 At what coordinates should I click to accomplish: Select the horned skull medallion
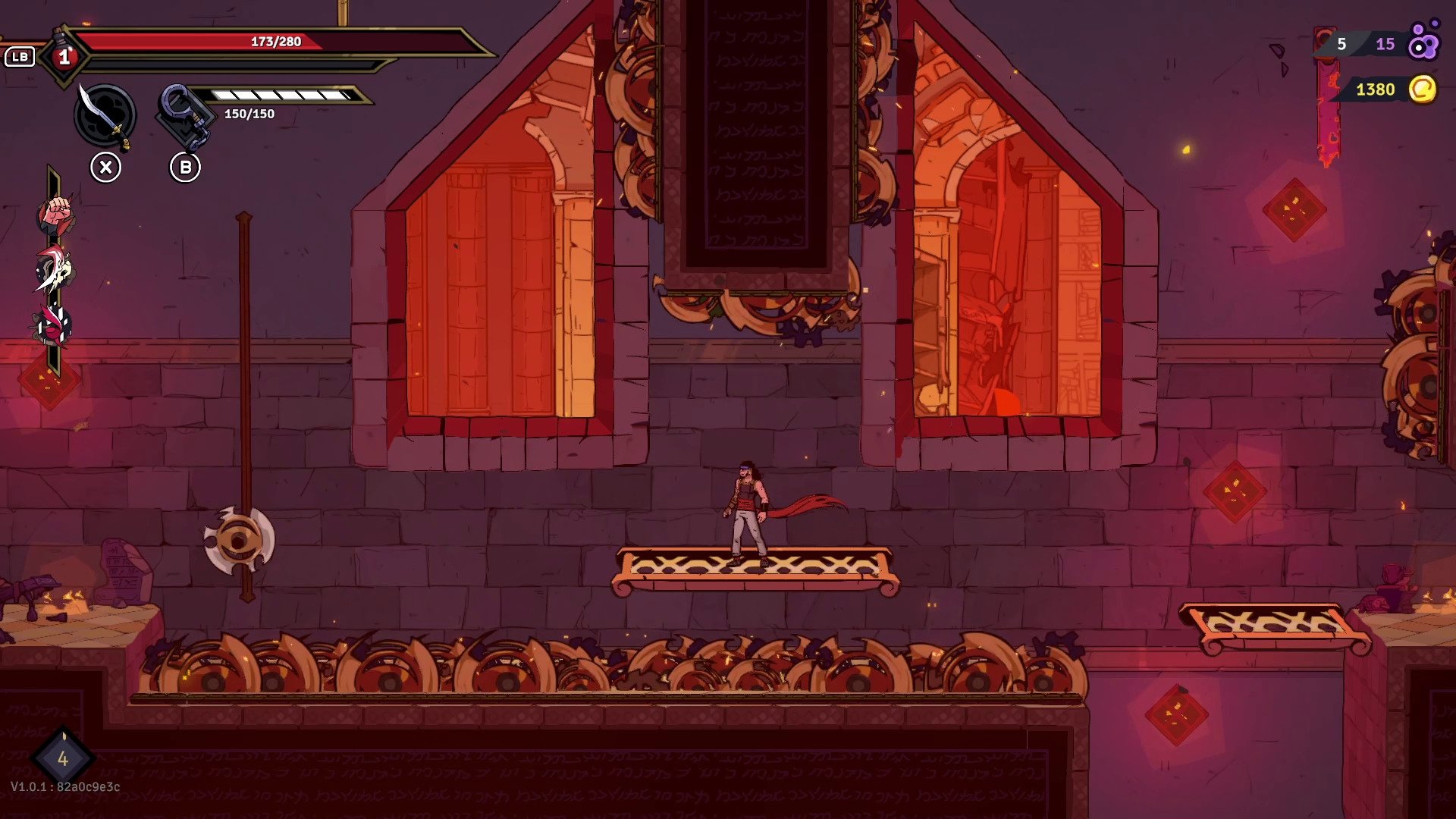[x=54, y=270]
